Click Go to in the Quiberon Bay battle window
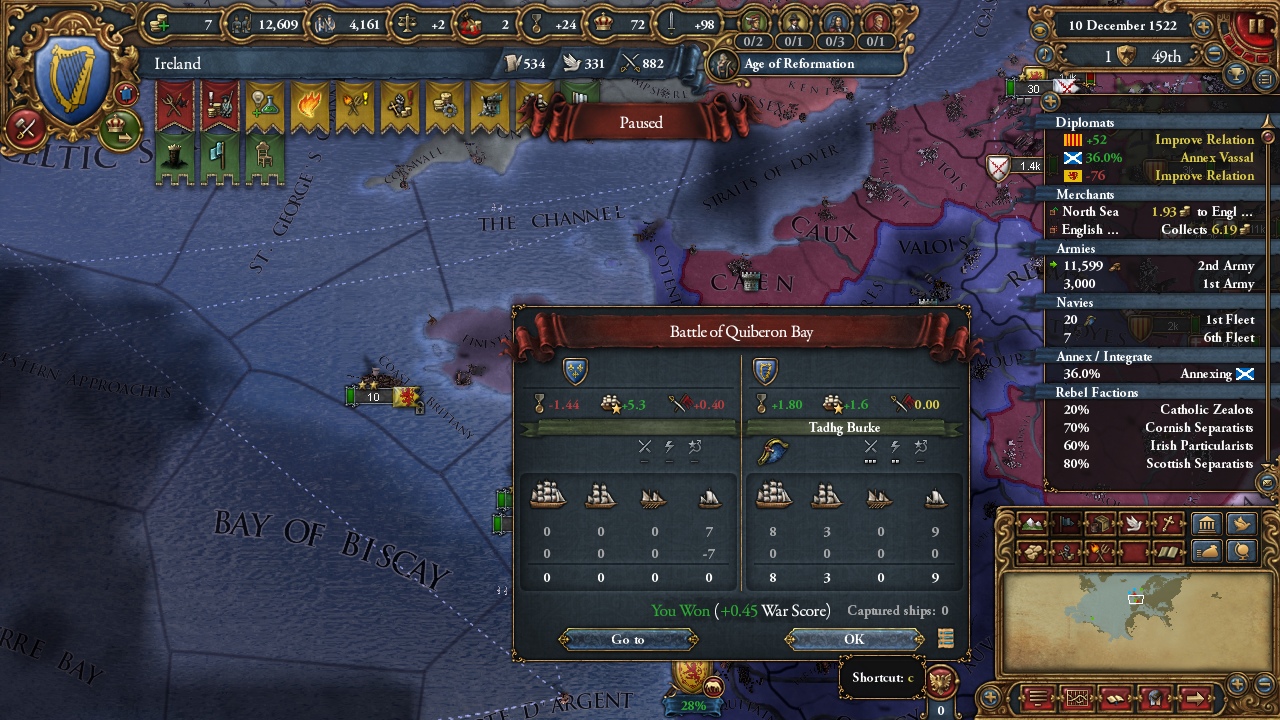The width and height of the screenshot is (1280, 720). pyautogui.click(x=627, y=639)
